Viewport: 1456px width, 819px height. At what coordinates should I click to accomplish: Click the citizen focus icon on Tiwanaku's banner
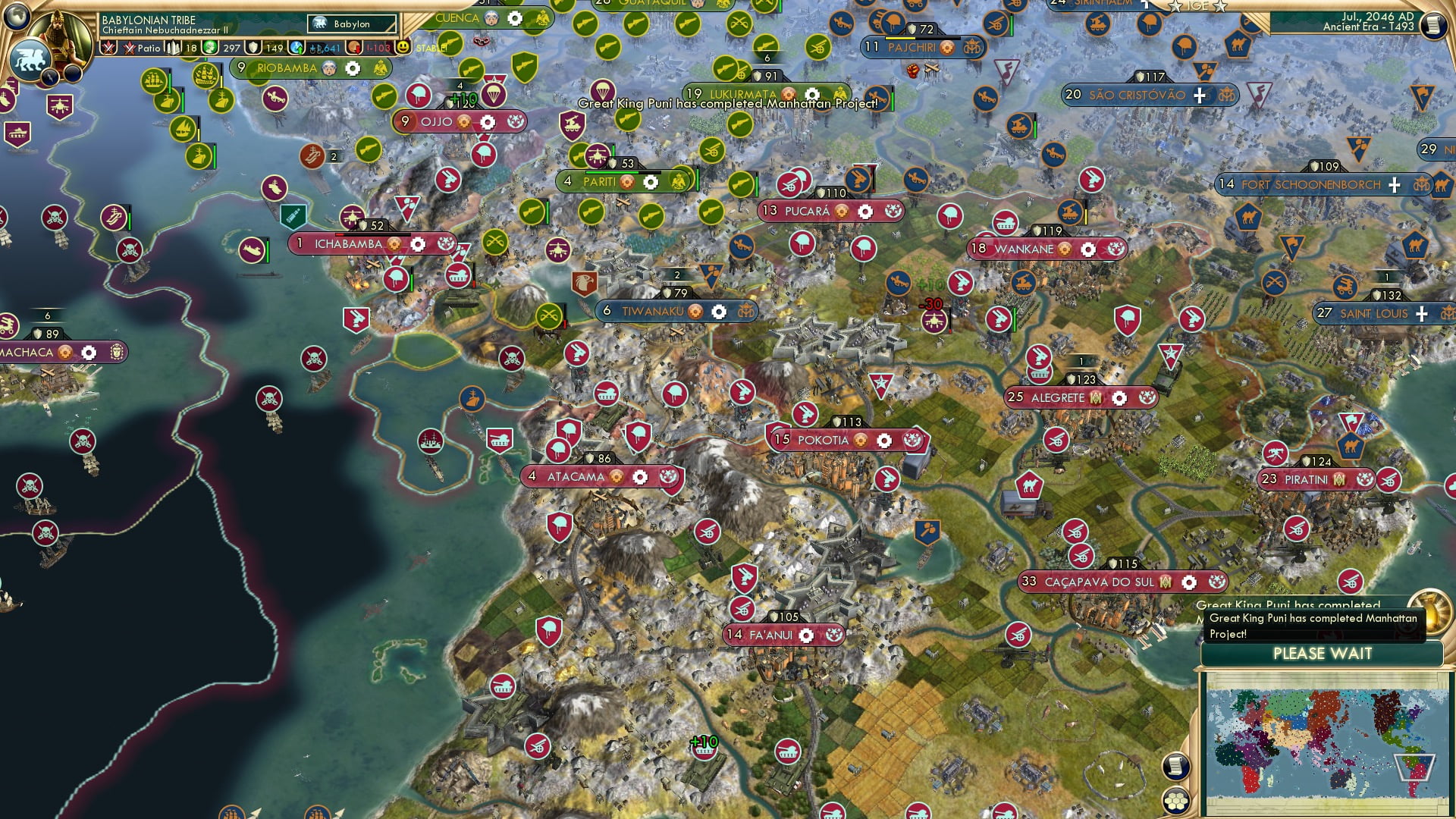[x=695, y=312]
